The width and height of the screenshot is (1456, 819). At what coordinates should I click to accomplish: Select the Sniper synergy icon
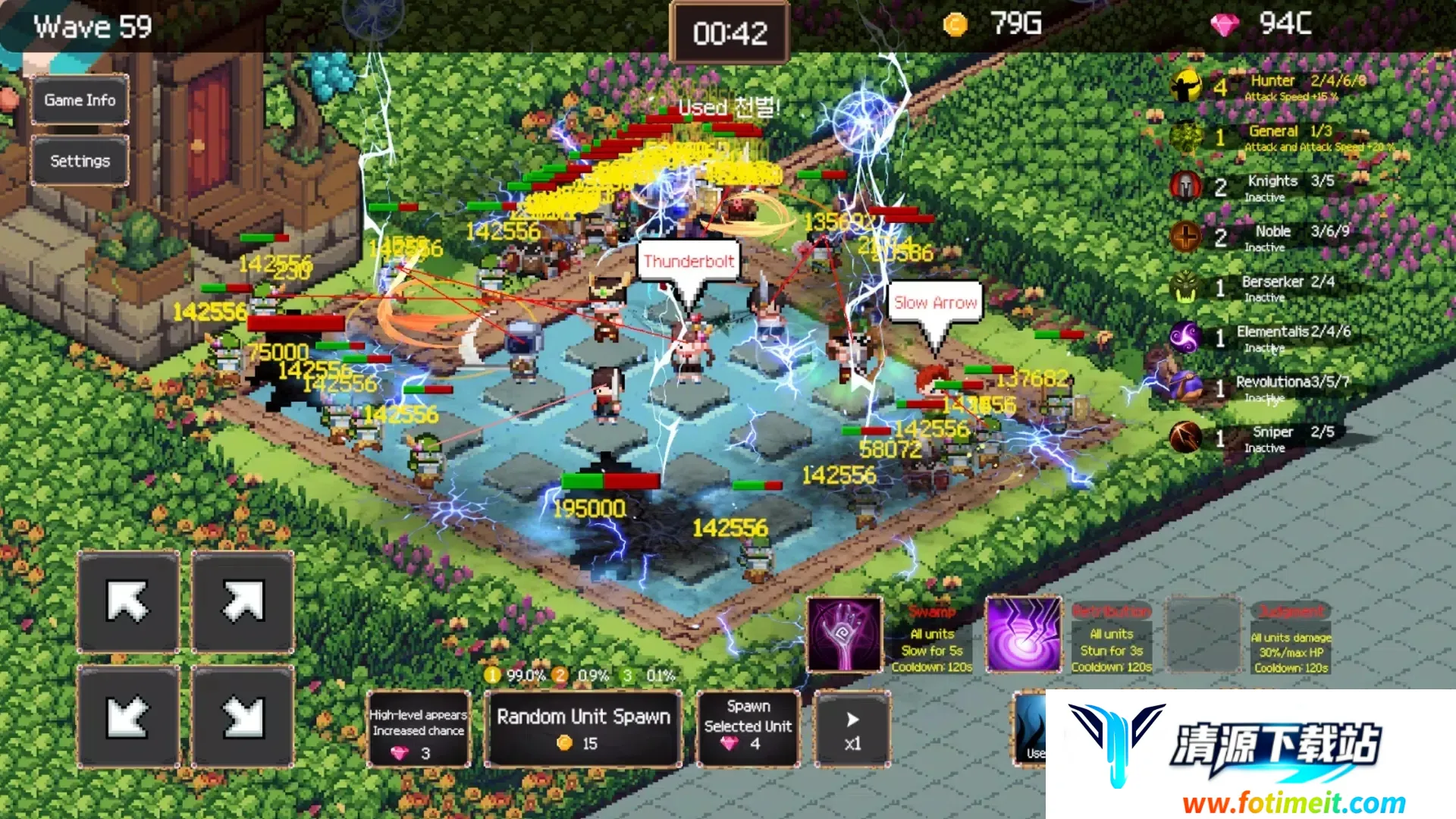click(1186, 438)
